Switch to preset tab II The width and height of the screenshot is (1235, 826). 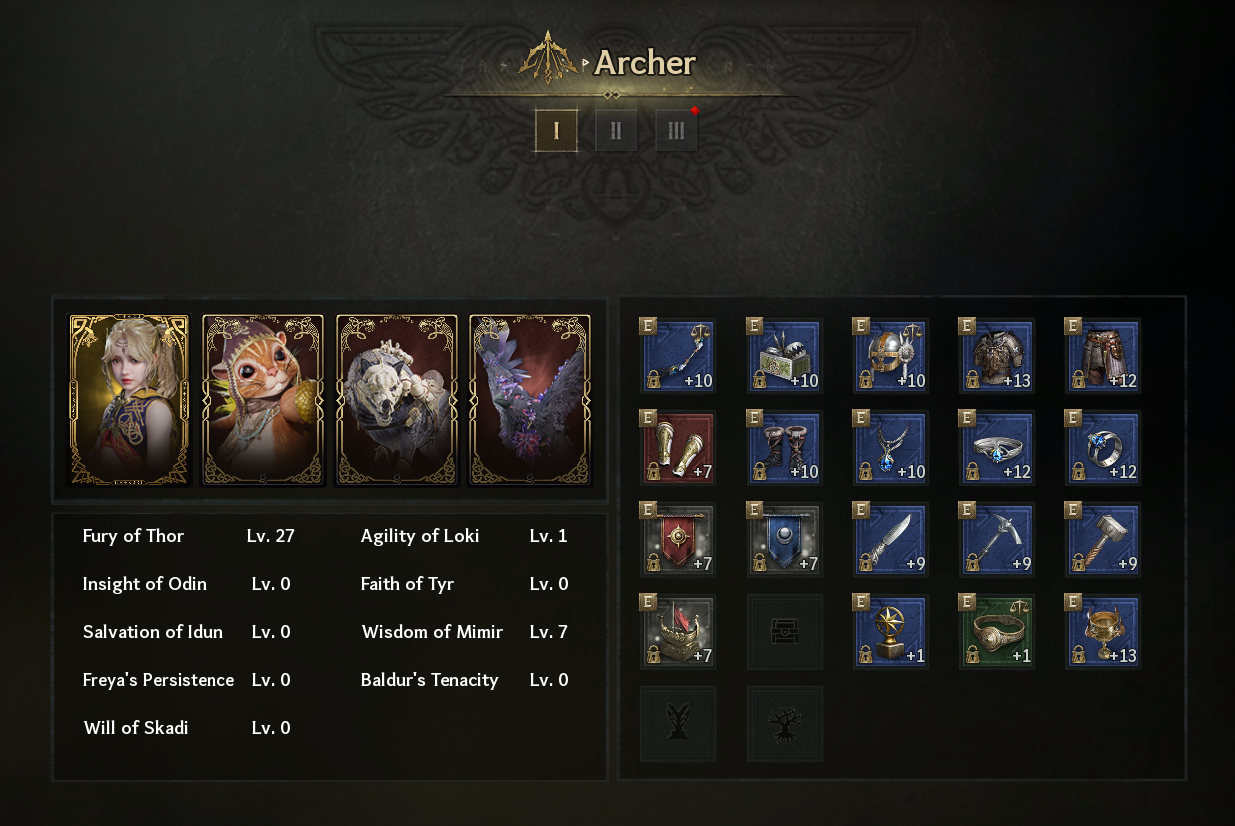point(616,131)
